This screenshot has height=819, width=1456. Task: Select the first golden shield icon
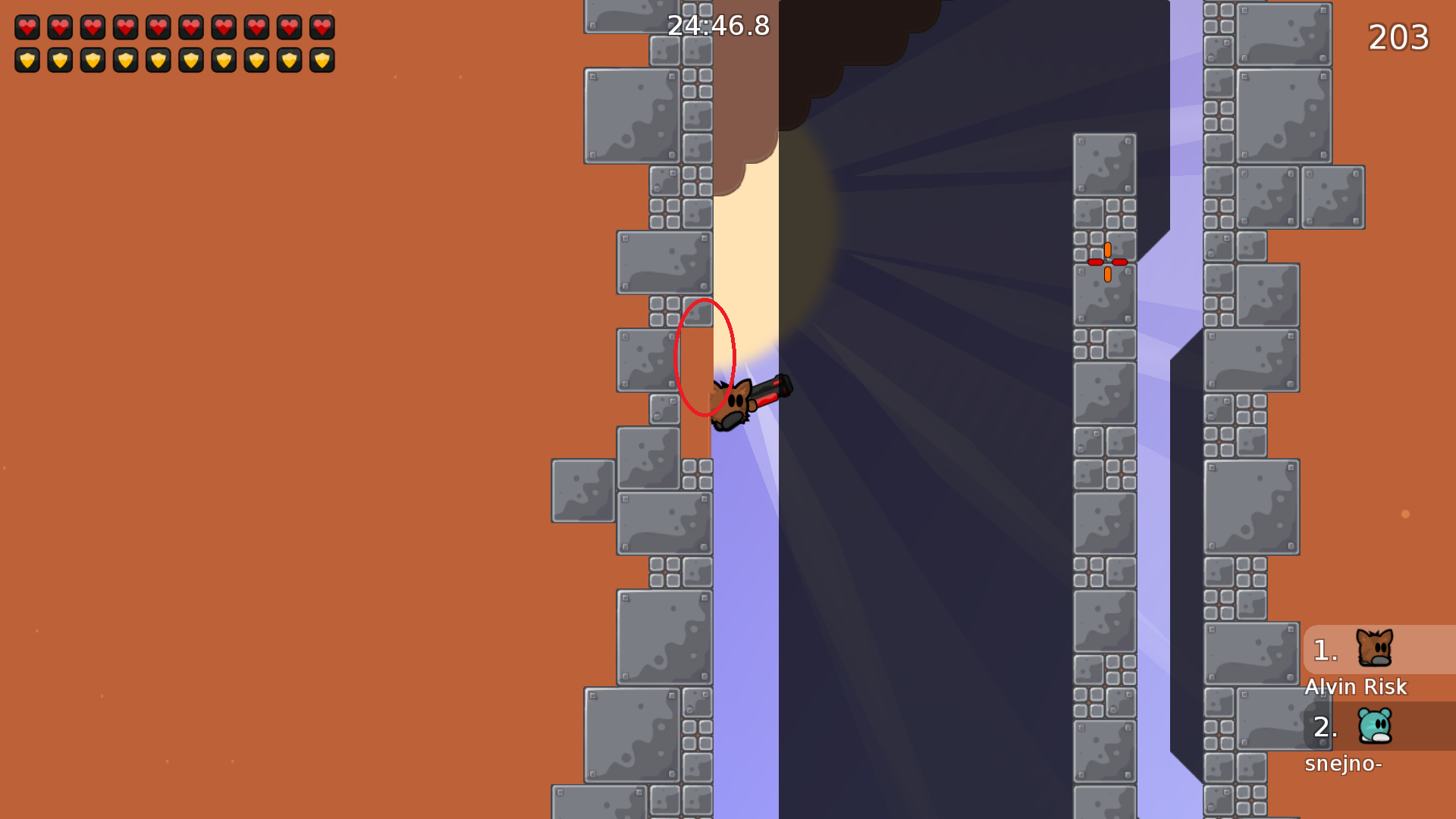[27, 60]
